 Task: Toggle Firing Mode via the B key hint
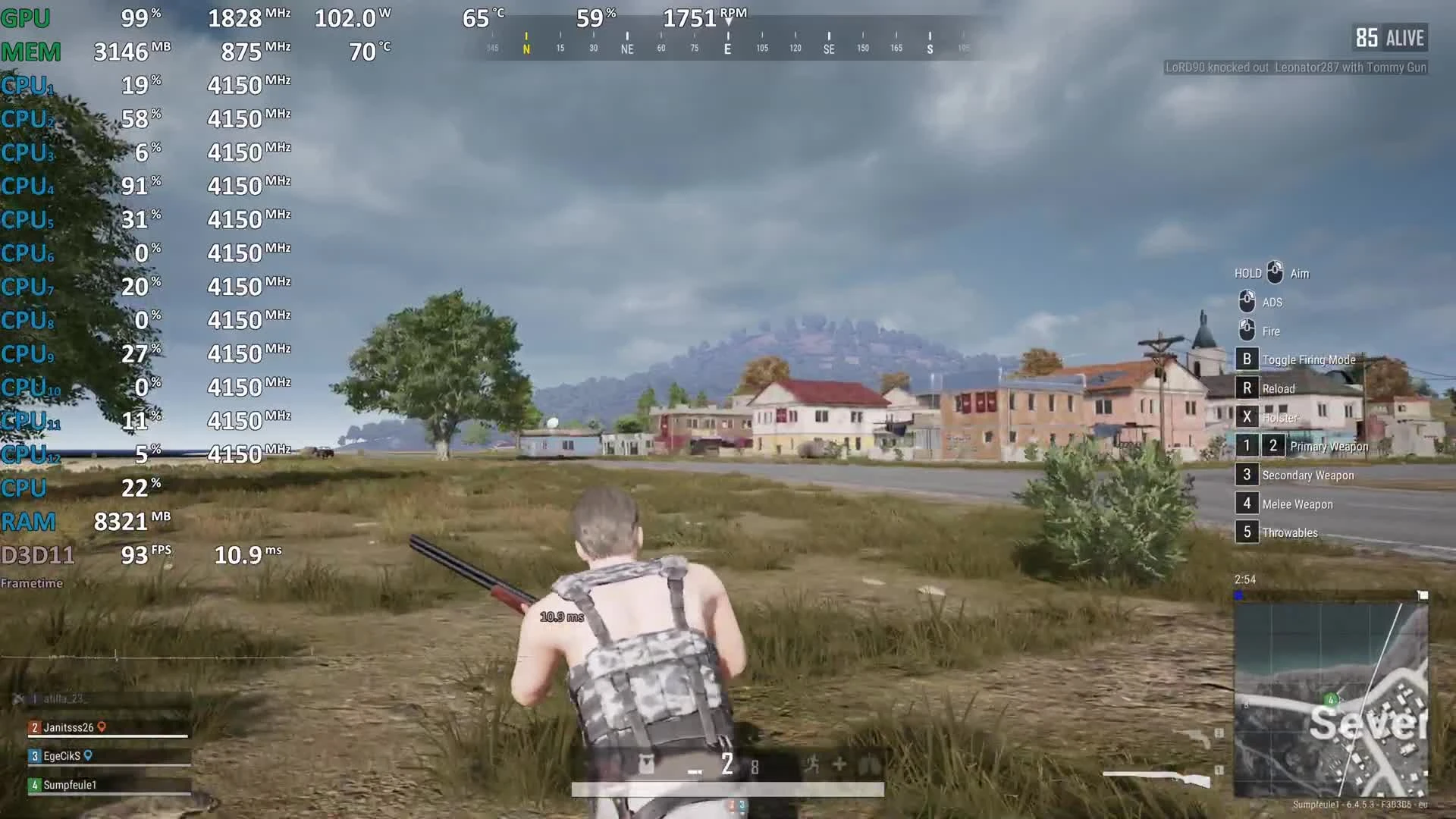coord(1247,359)
